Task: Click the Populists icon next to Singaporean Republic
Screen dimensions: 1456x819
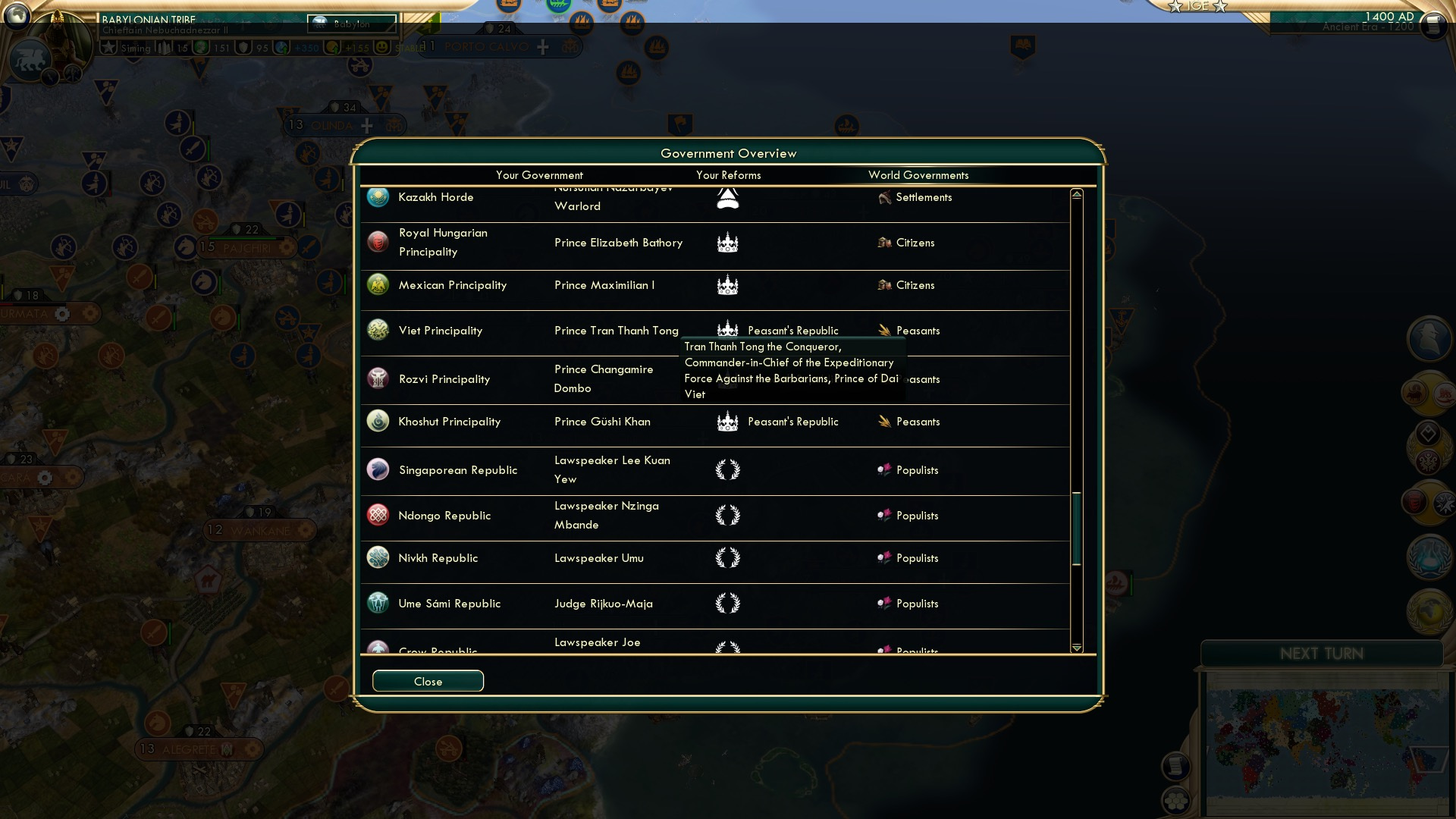Action: coord(885,470)
